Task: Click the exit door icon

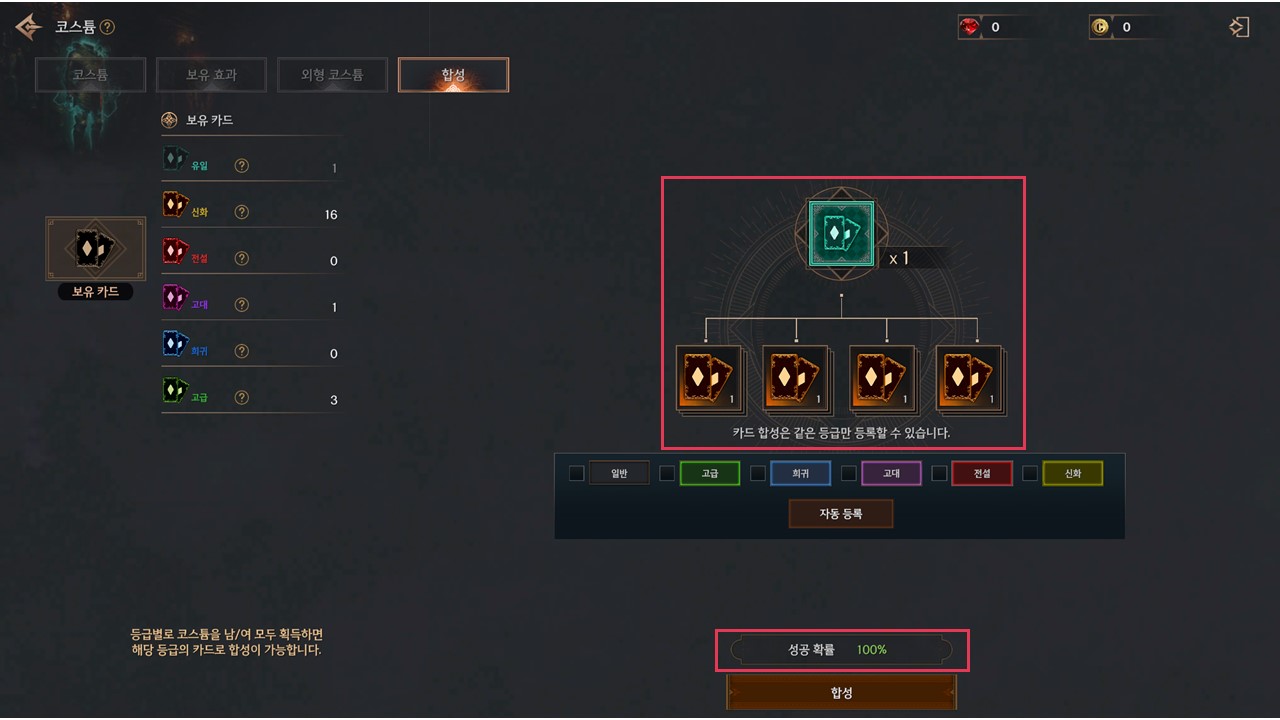Action: click(x=1239, y=27)
